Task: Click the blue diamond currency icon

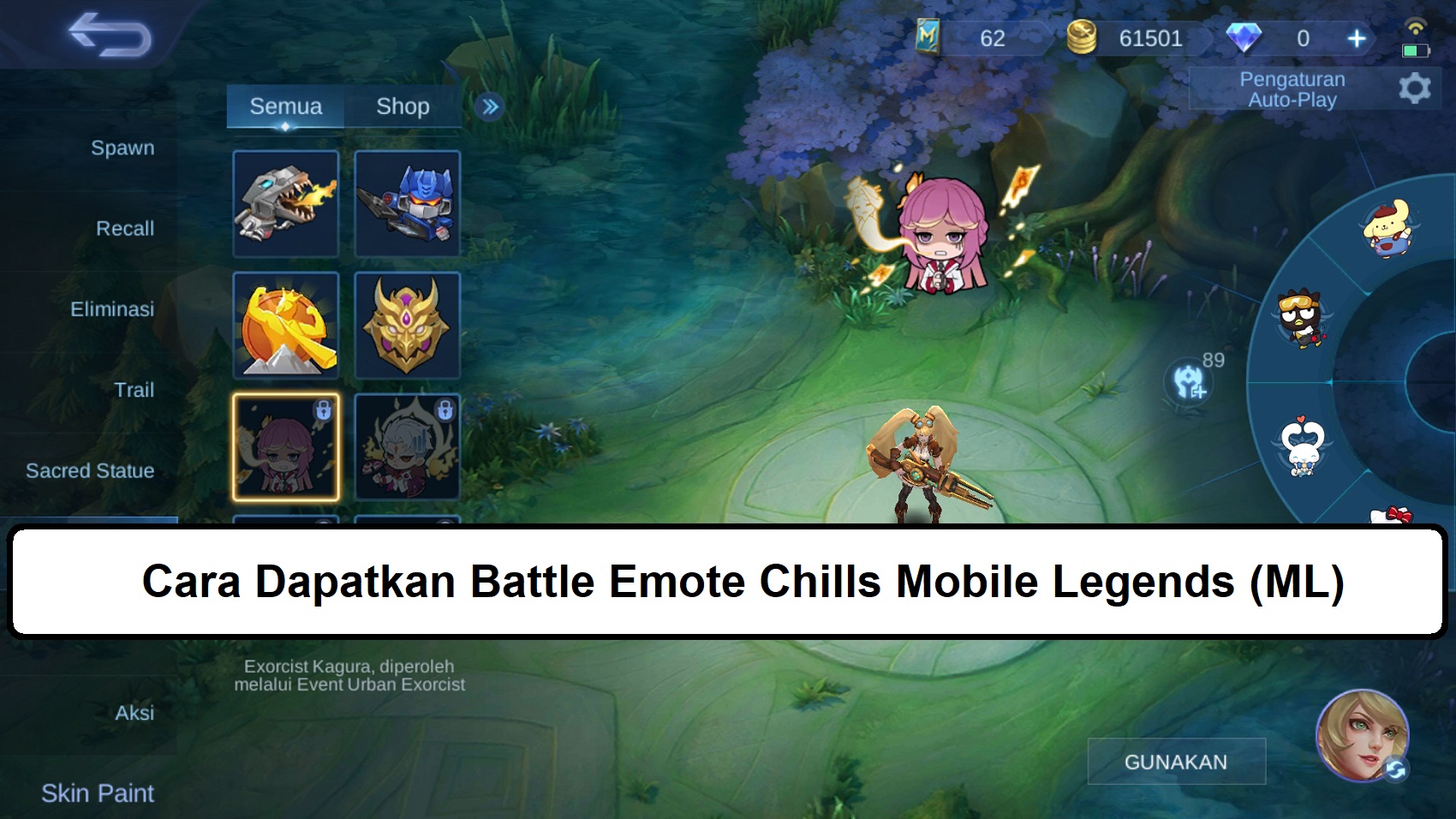Action: (x=1246, y=38)
